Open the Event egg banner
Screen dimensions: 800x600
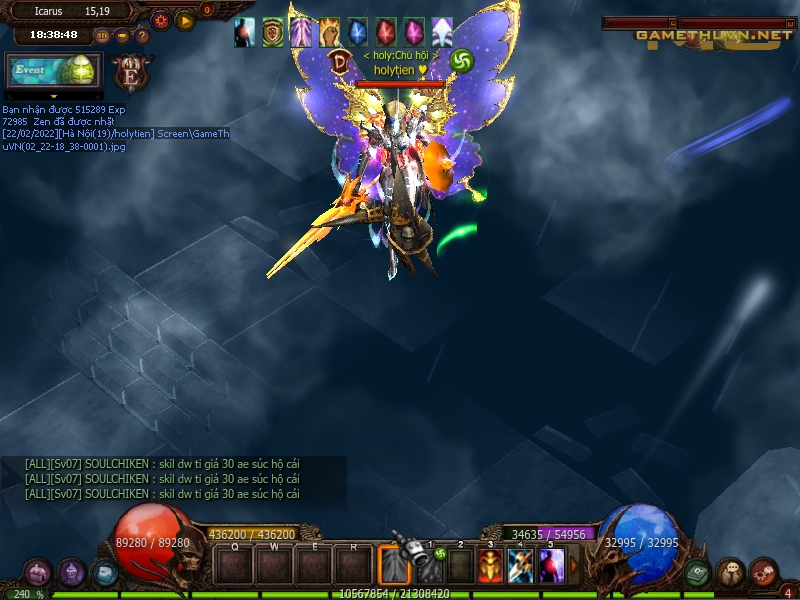[x=51, y=72]
